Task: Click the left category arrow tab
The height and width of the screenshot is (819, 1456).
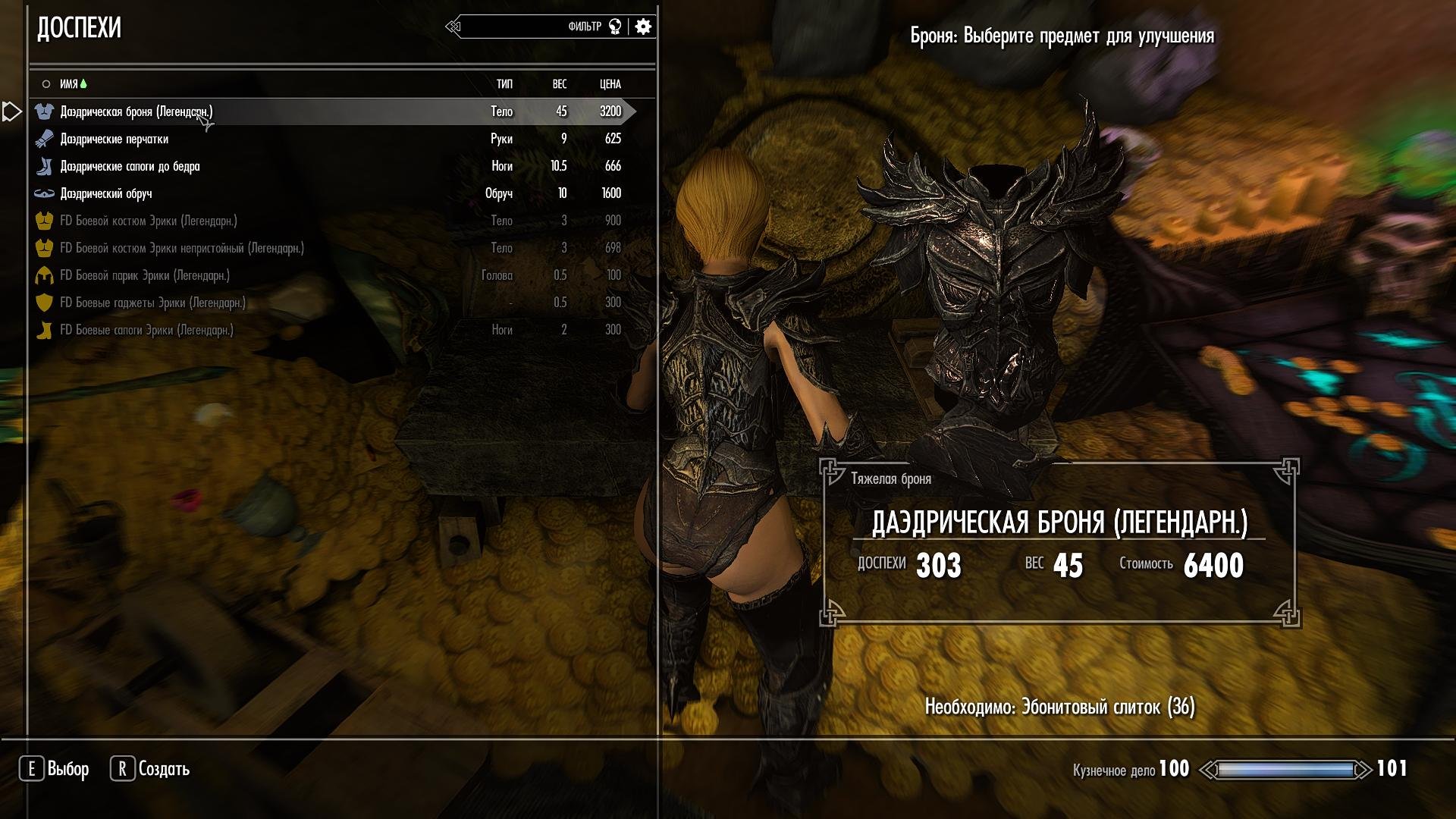Action: pos(11,111)
